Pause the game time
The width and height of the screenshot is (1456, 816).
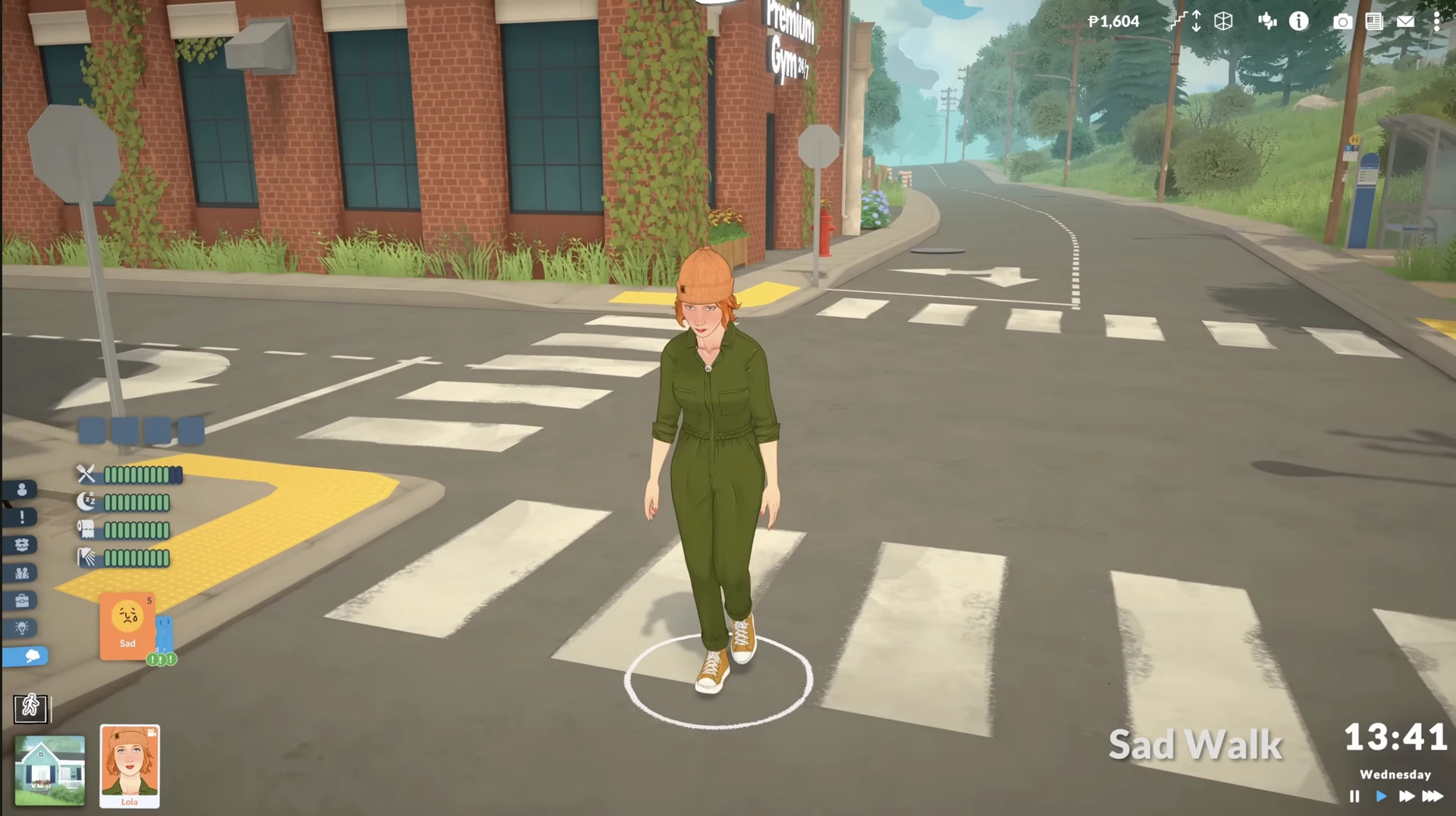[x=1354, y=796]
